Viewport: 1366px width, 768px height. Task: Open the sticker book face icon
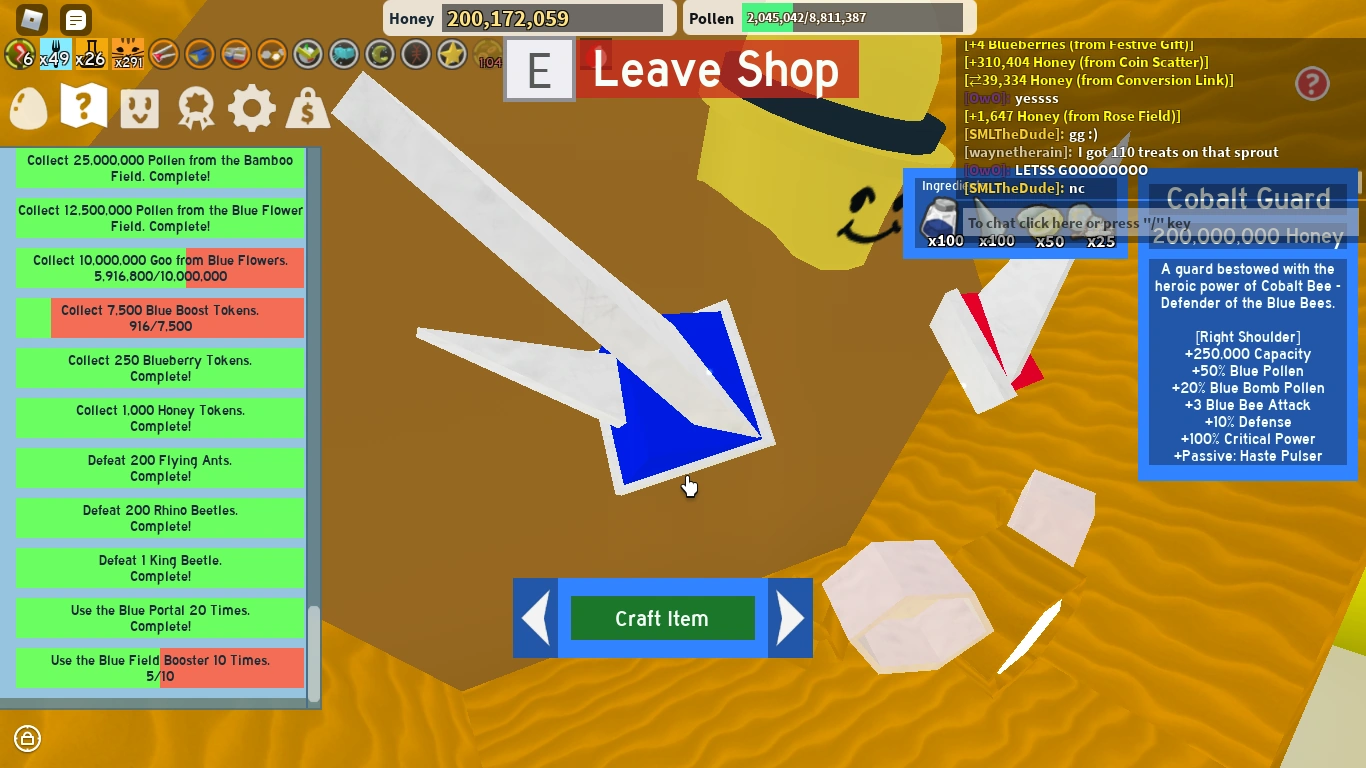(139, 107)
